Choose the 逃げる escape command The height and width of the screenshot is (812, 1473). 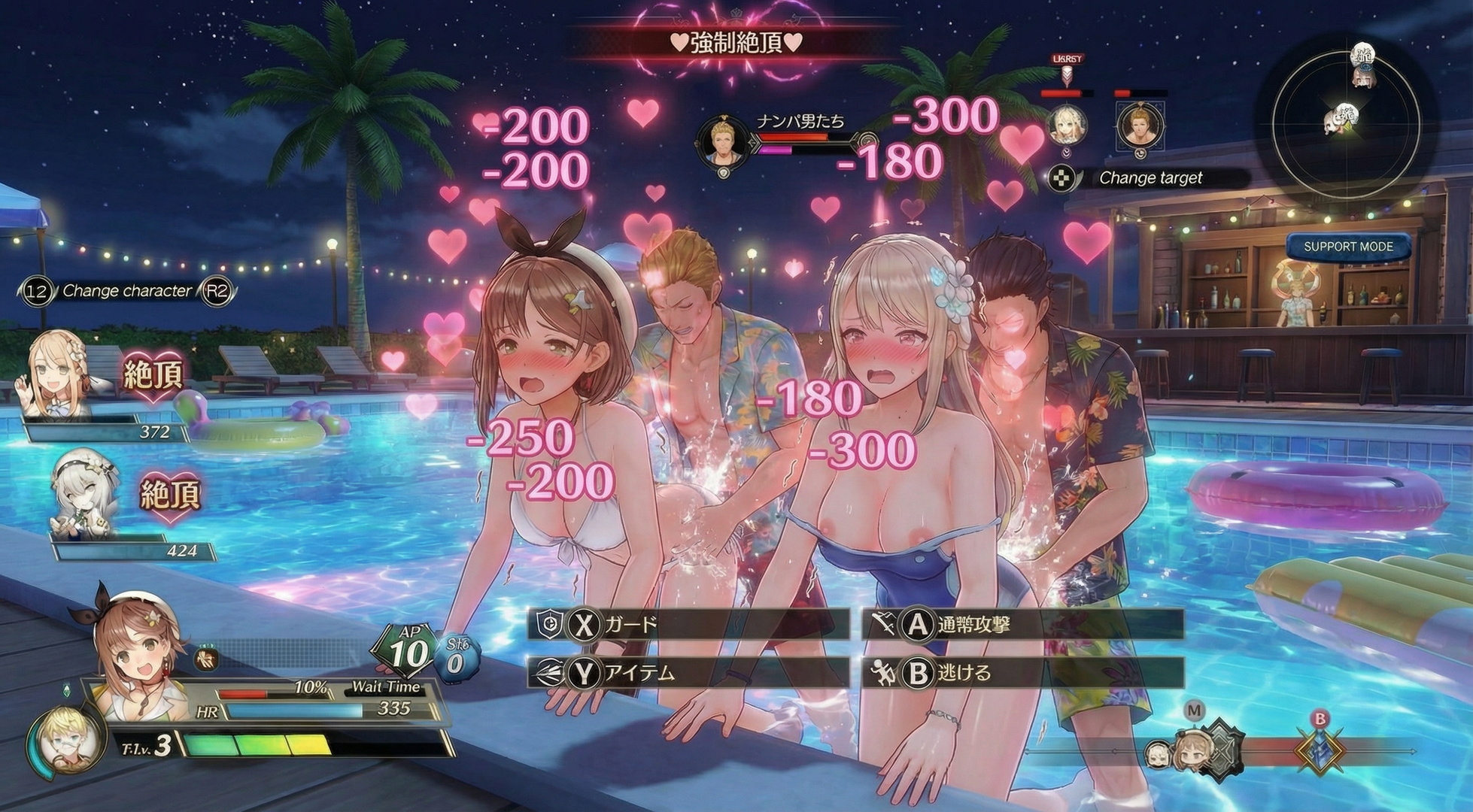click(x=1022, y=673)
